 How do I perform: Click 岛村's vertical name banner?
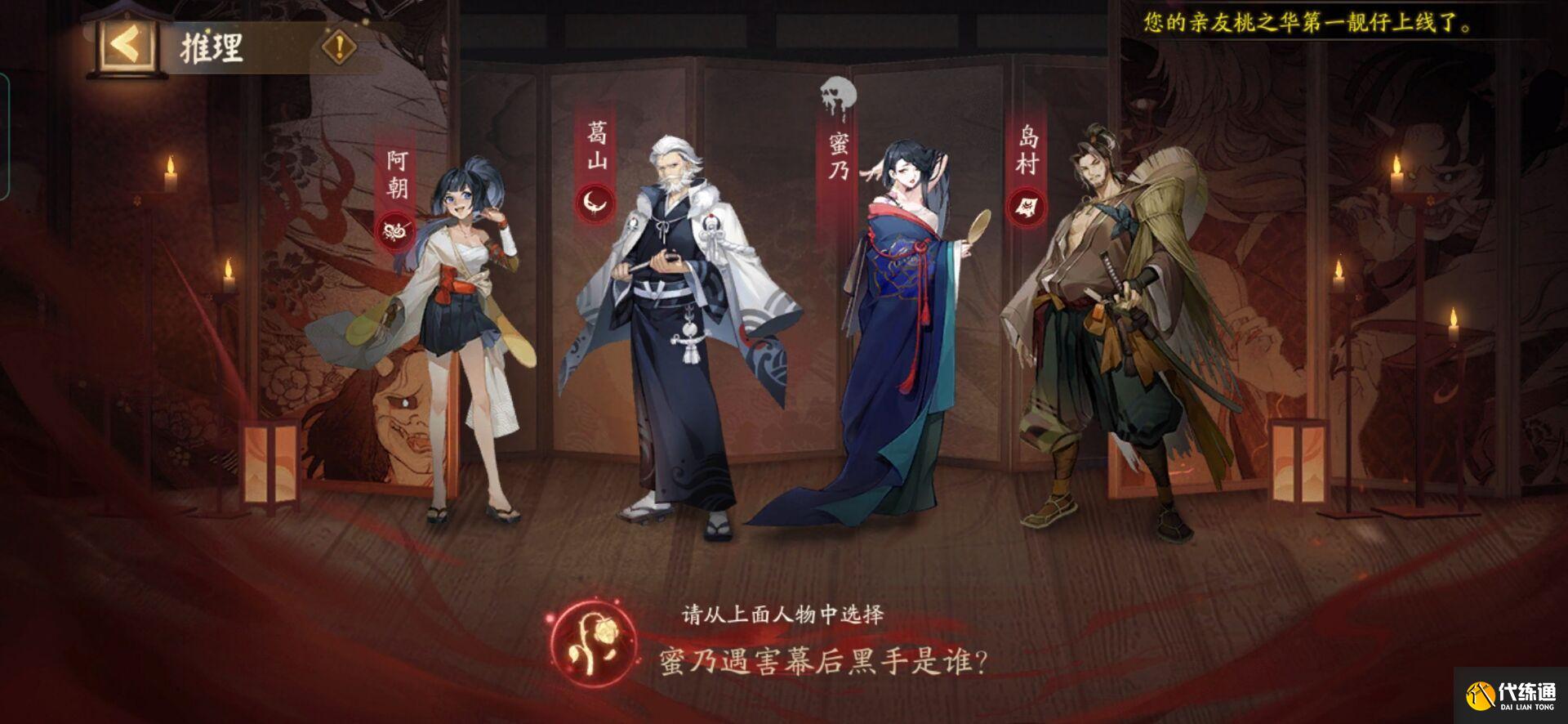(1026, 147)
